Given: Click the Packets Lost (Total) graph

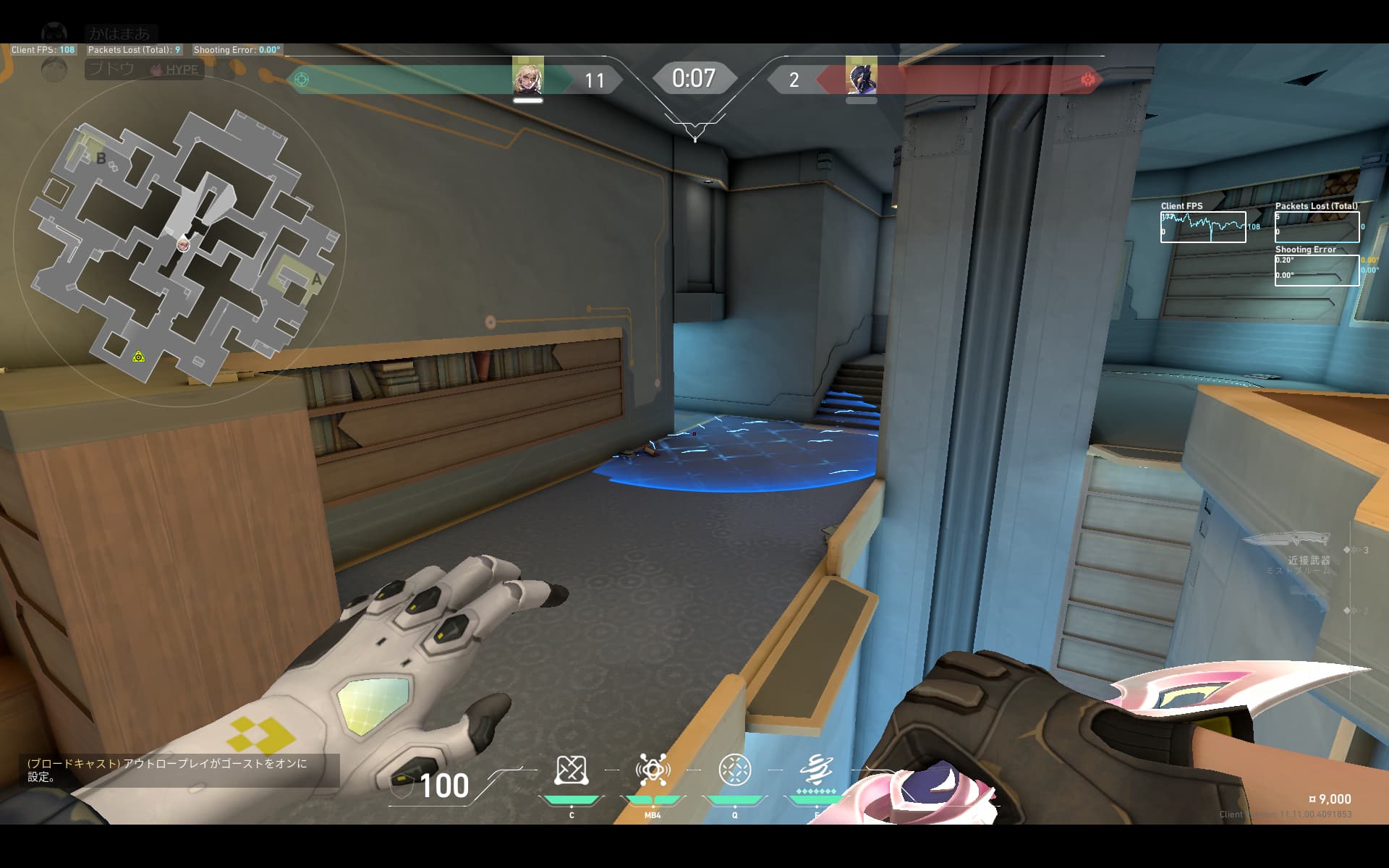Looking at the screenshot, I should coord(1317,227).
